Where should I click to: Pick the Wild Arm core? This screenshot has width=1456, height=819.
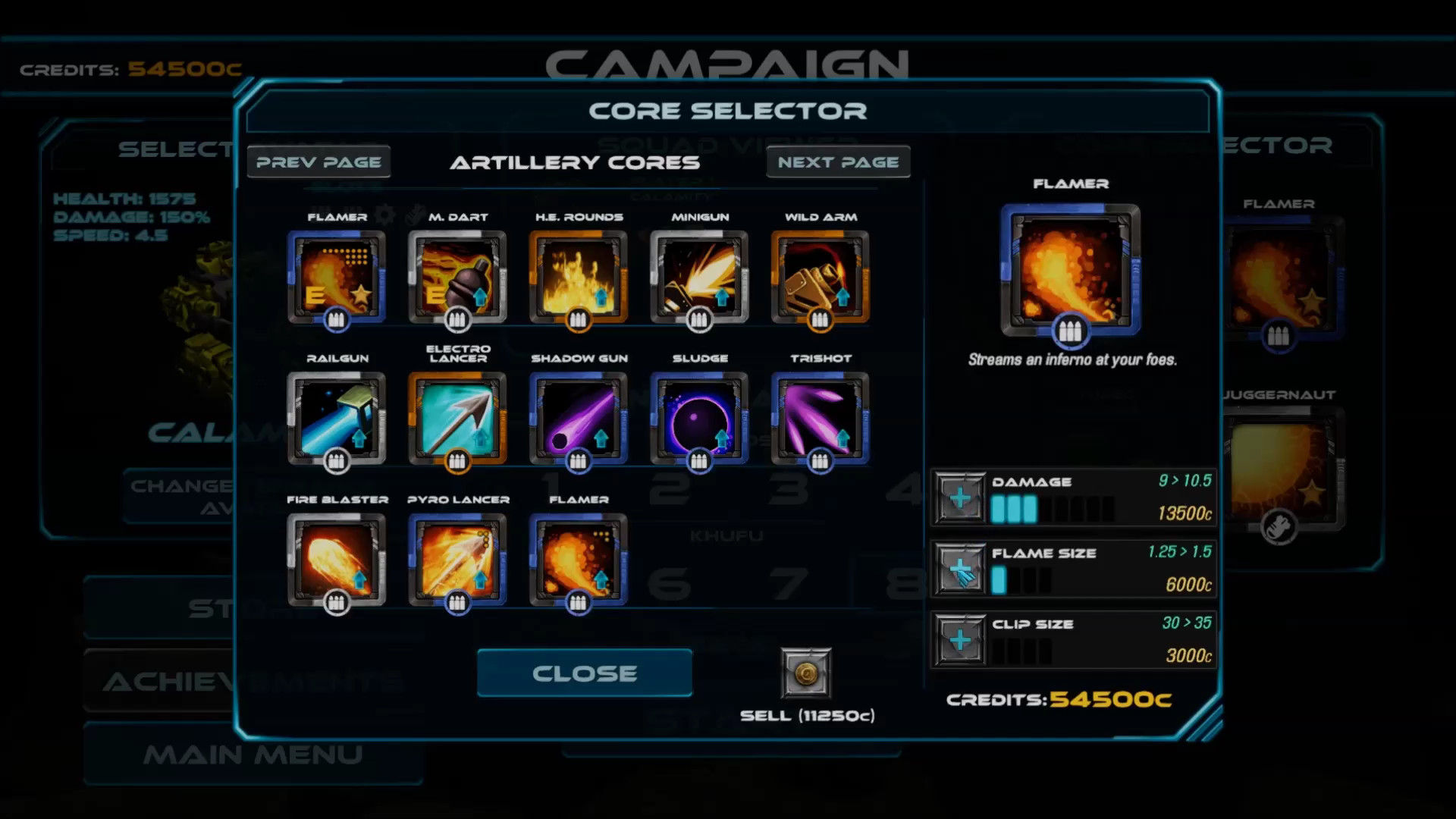tap(820, 278)
